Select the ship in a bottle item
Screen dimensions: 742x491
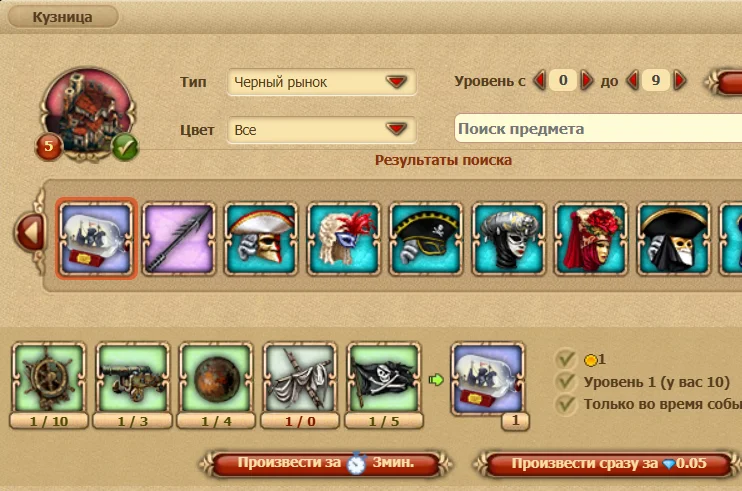tap(97, 239)
